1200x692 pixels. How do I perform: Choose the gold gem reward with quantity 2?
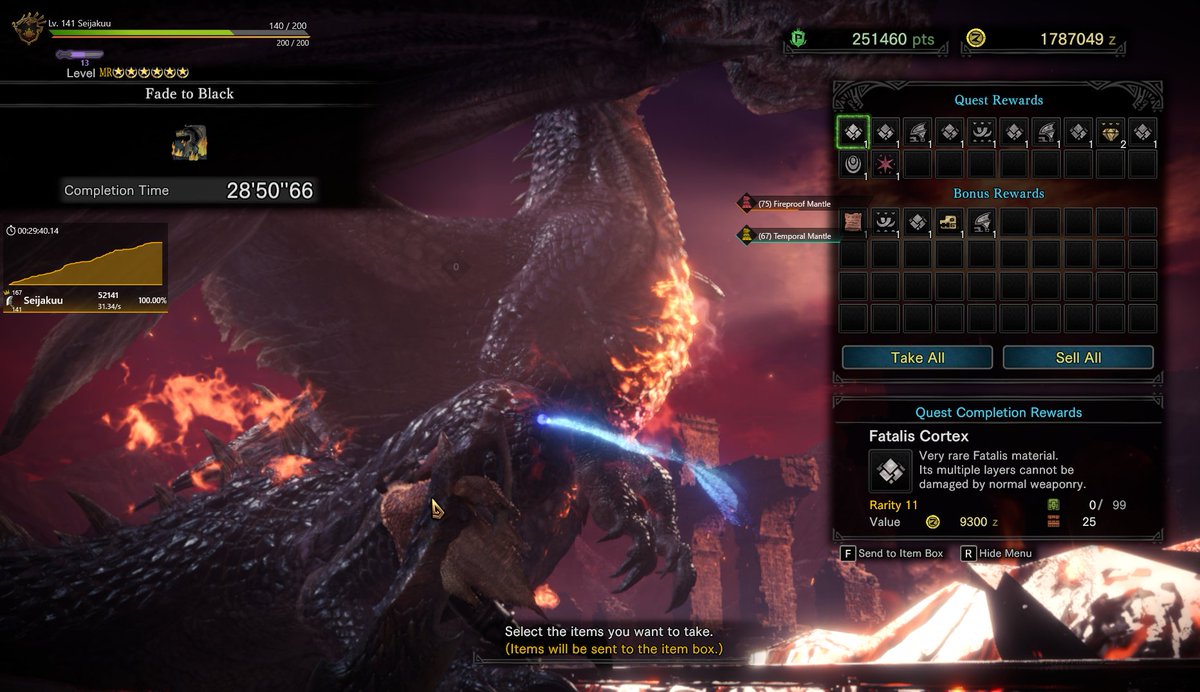[x=1110, y=131]
